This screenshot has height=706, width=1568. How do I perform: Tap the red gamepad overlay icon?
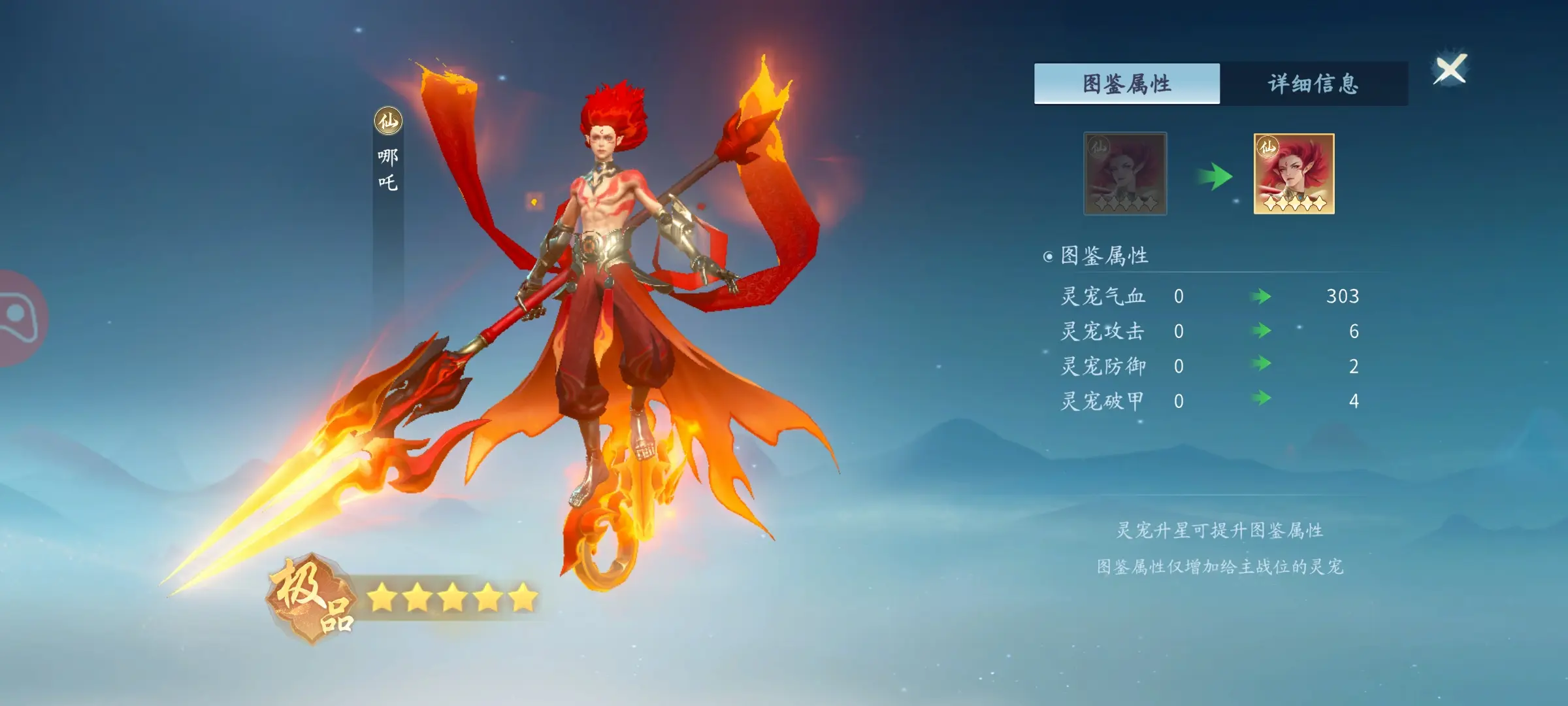(x=18, y=318)
